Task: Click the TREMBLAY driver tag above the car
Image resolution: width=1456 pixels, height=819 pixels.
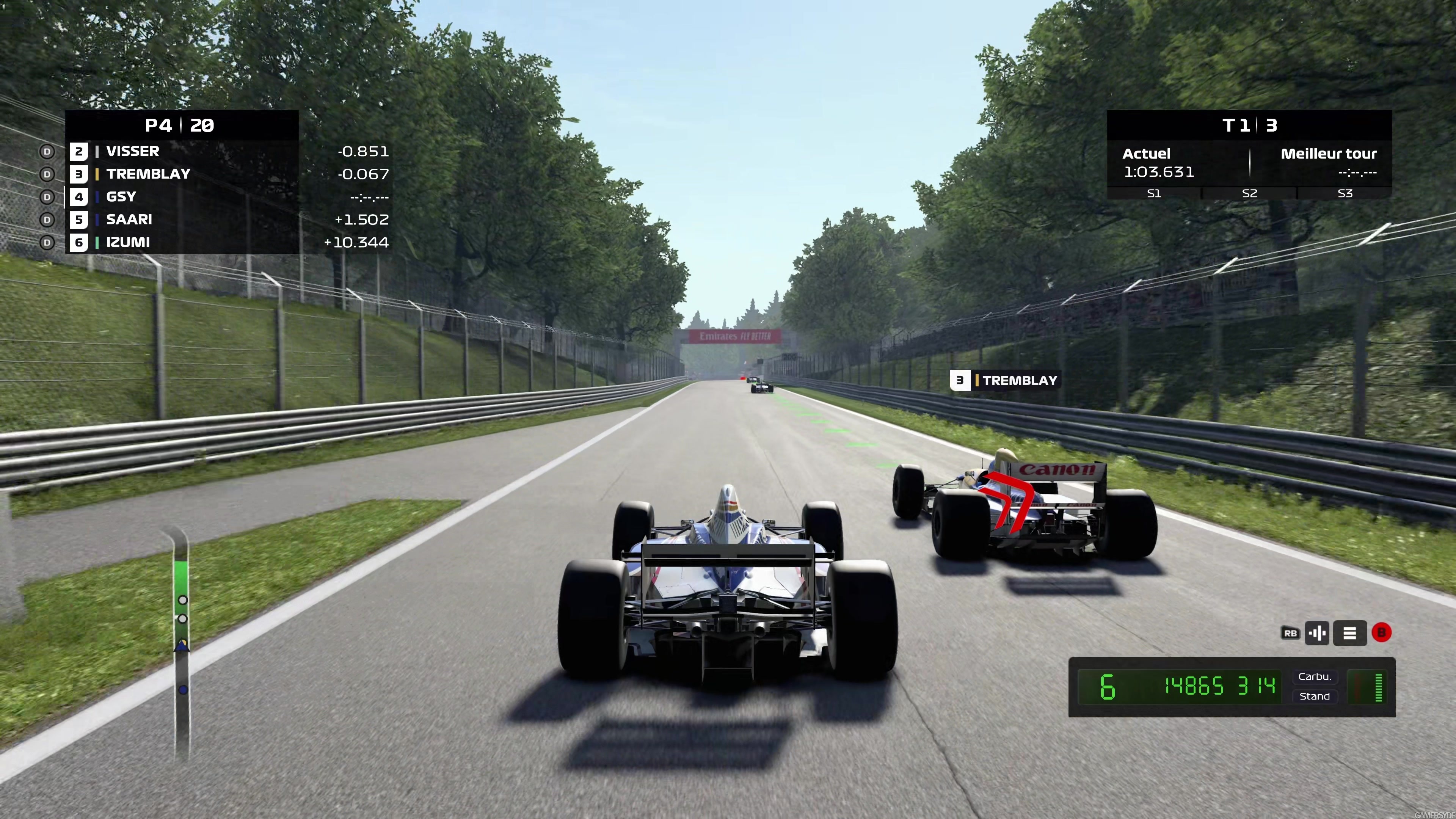Action: [x=1004, y=380]
